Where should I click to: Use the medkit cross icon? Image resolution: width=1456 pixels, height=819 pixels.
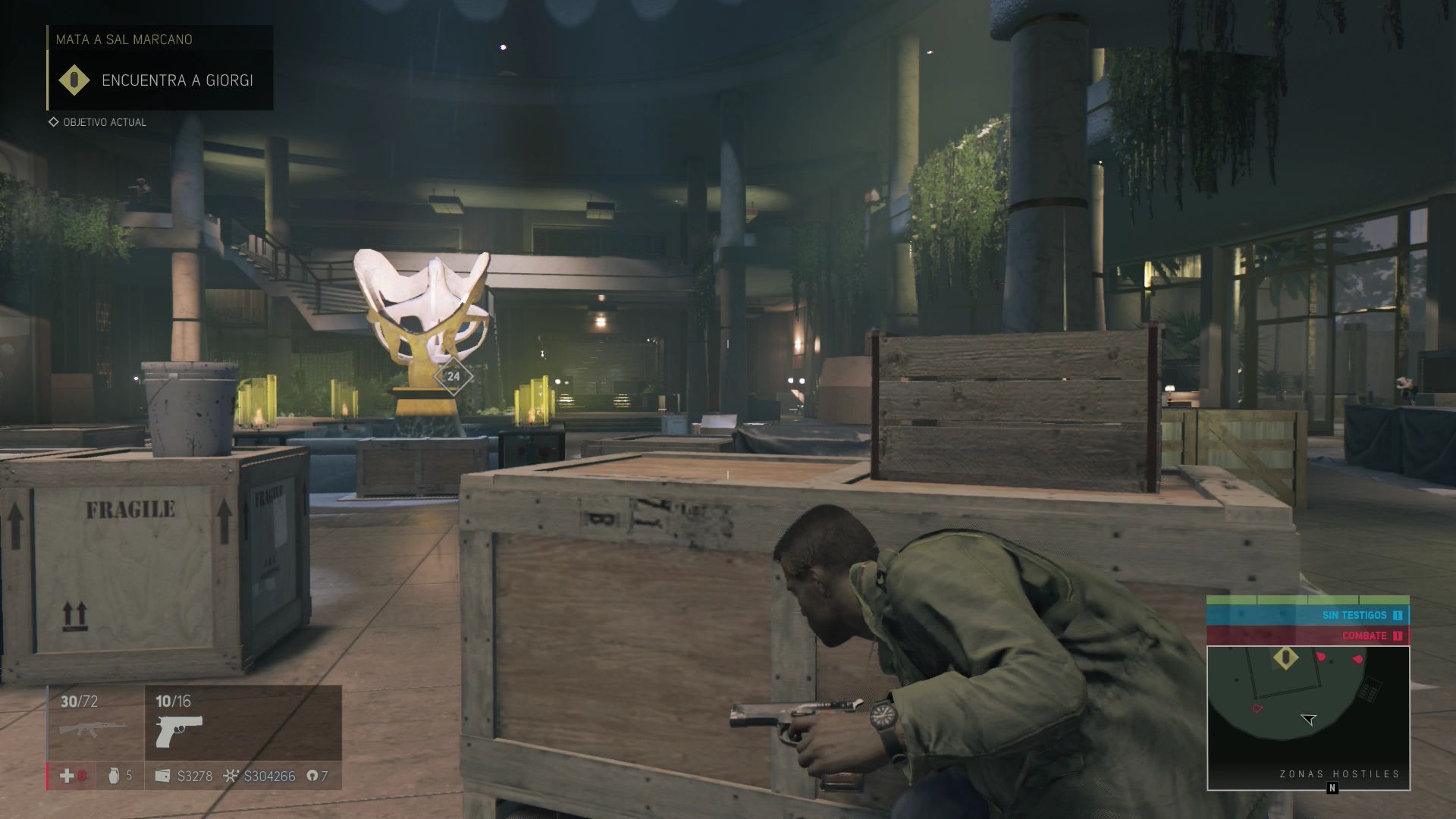[x=67, y=776]
